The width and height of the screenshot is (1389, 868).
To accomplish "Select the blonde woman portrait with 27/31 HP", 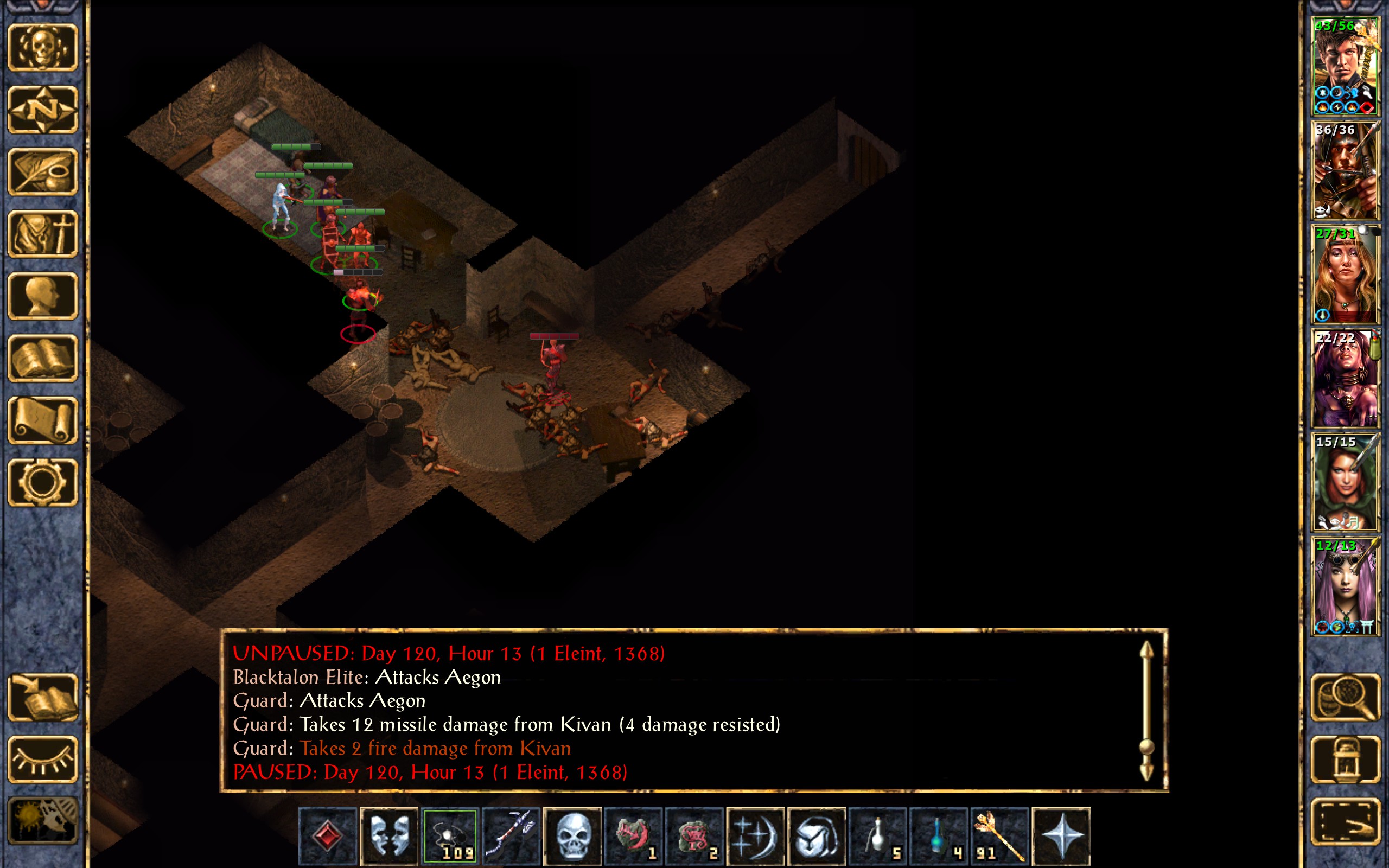I will click(1345, 275).
